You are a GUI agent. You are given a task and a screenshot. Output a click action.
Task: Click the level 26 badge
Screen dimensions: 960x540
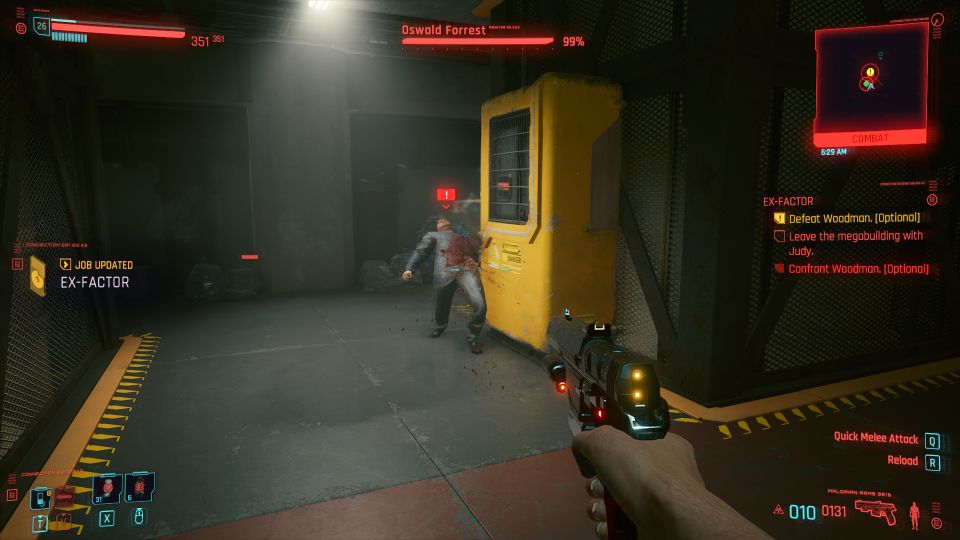(42, 26)
